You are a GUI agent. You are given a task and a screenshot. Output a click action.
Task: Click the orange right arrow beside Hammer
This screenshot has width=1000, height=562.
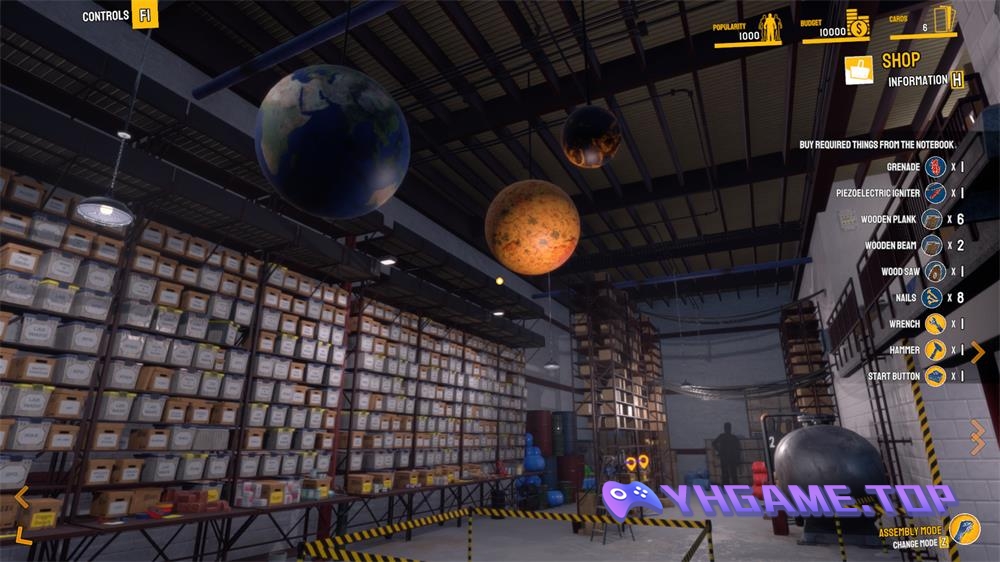pyautogui.click(x=978, y=351)
